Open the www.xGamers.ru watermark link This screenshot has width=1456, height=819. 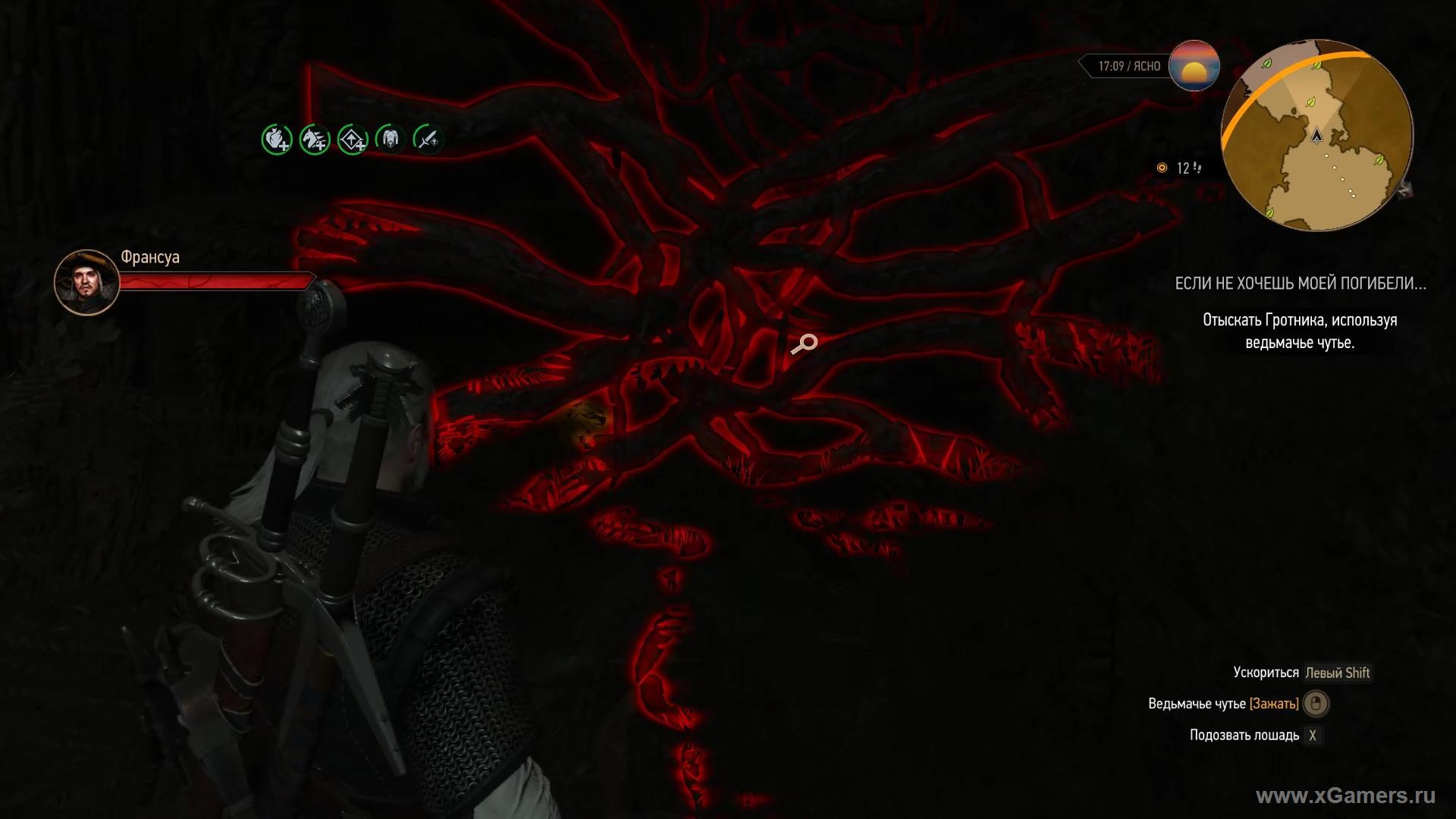[x=1345, y=795]
